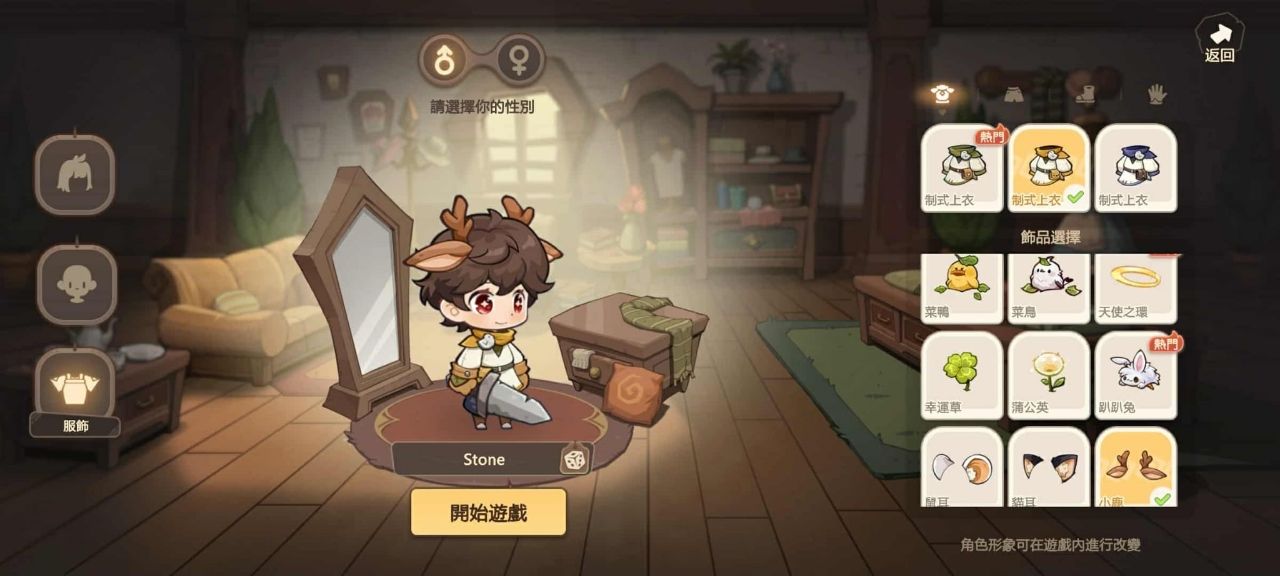Pick the 貓耳 cat ears accessory
The height and width of the screenshot is (576, 1280).
coord(1048,467)
